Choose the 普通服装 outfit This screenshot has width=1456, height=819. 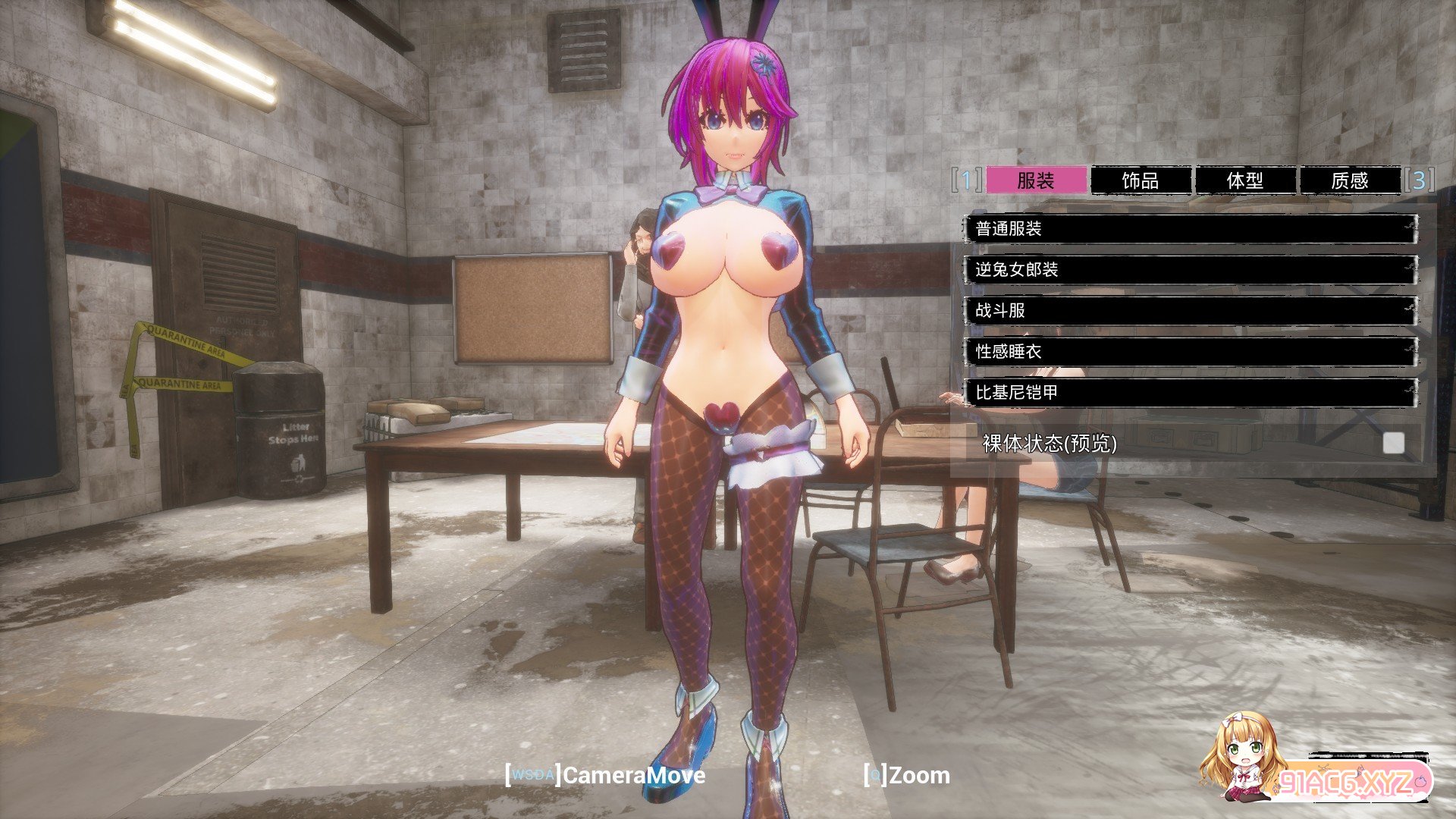click(1191, 229)
